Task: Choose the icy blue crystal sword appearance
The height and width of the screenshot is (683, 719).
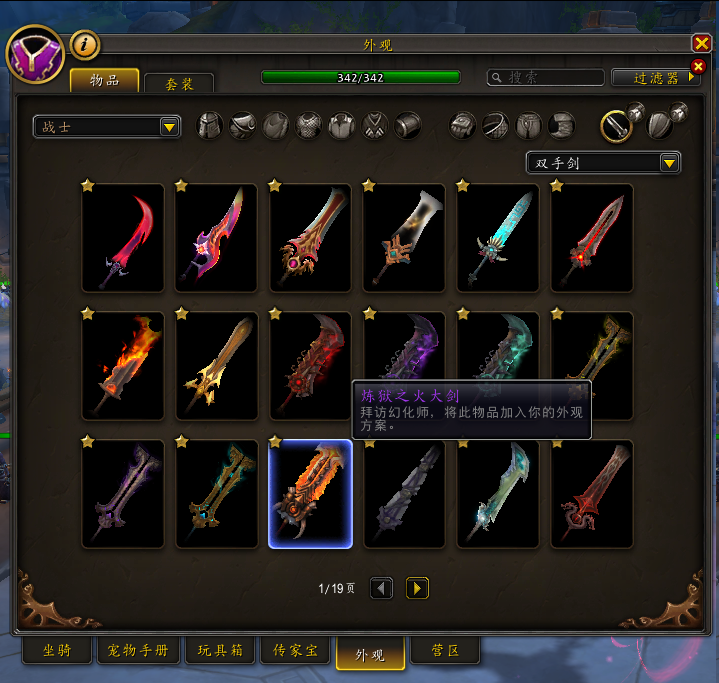Action: point(498,237)
